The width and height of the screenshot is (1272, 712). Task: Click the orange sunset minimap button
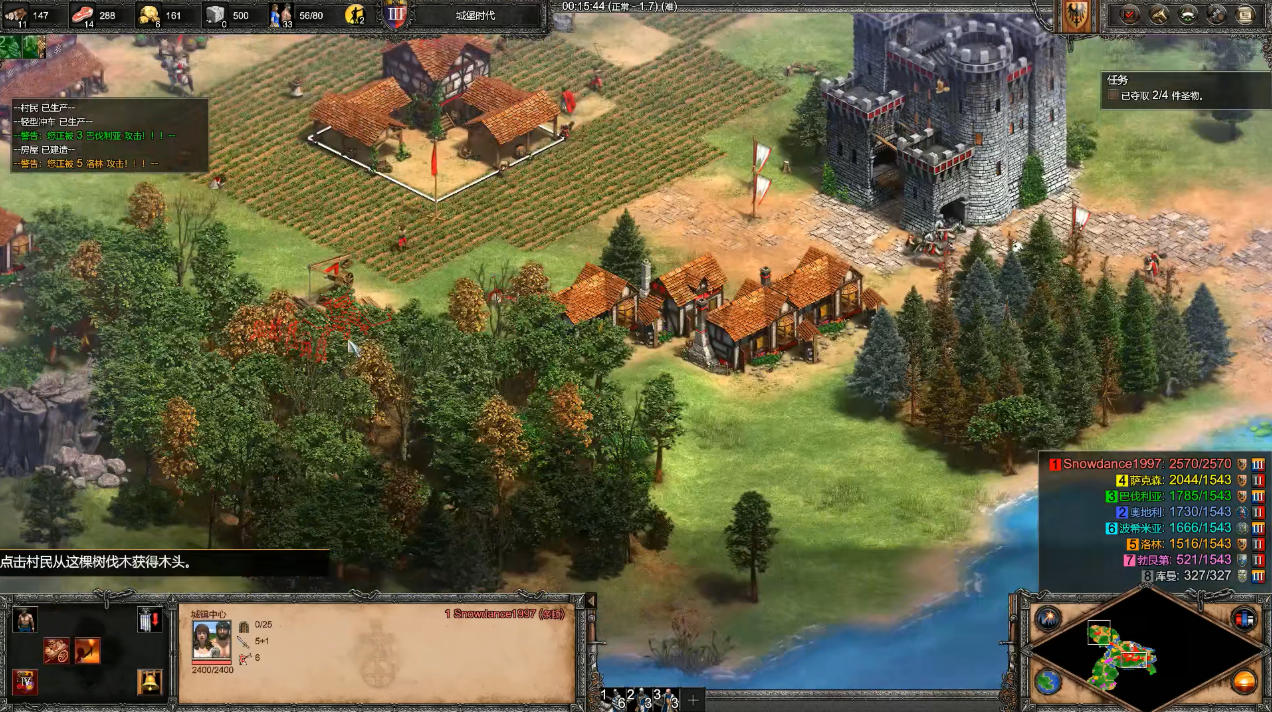(x=1244, y=682)
